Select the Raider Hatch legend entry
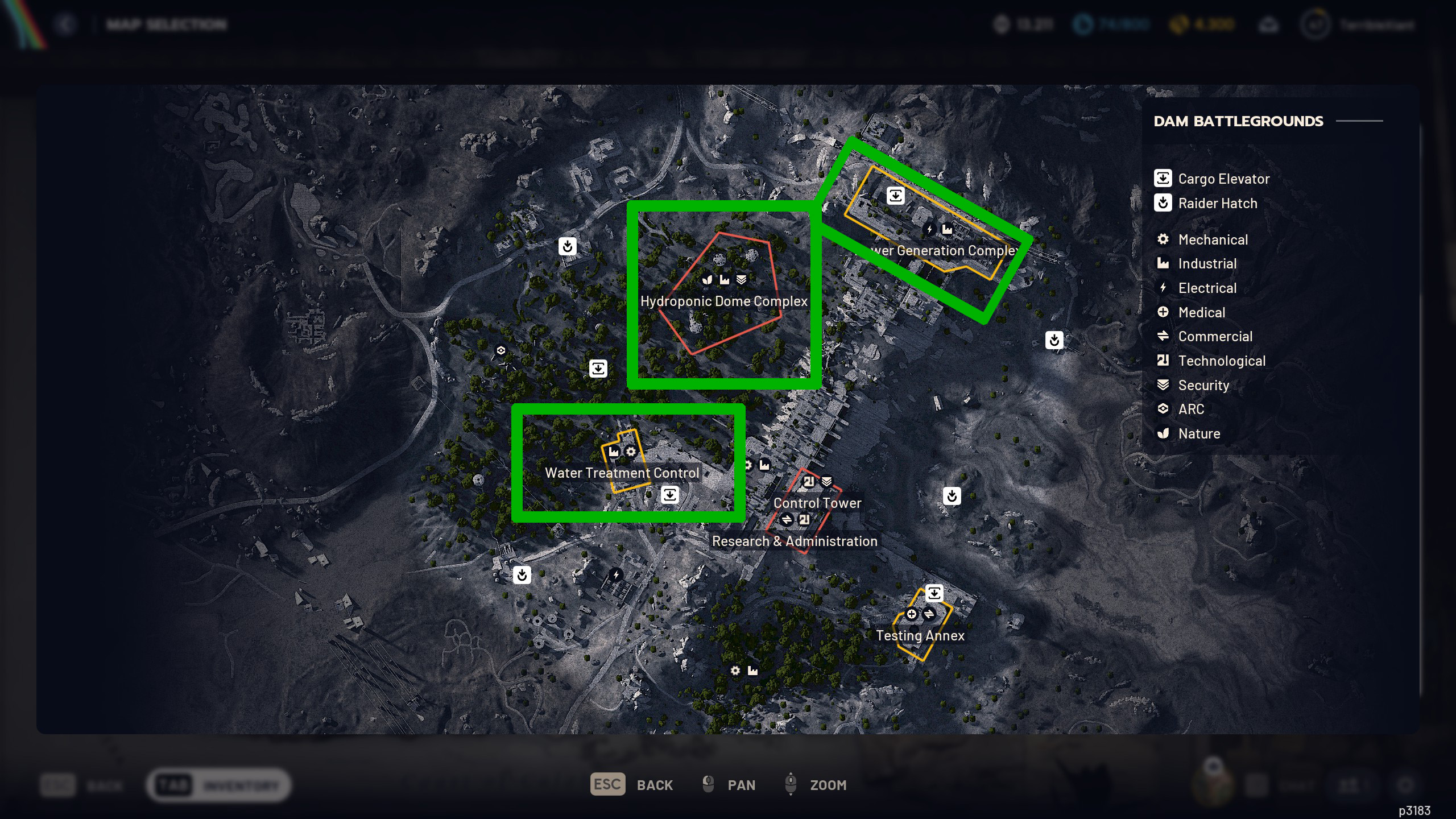The image size is (1456, 819). [x=1217, y=203]
